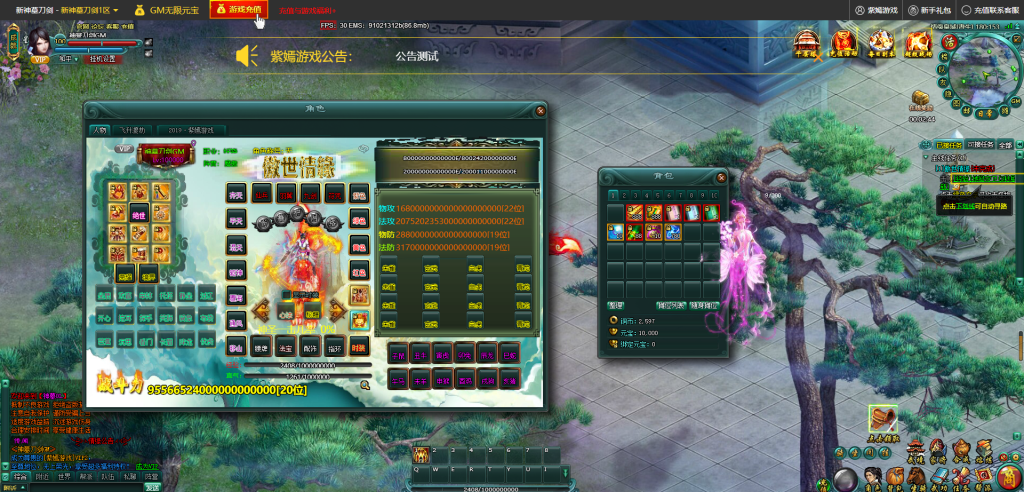1024x492 pixels.
Task: Click the red 游戏充值 recharge button
Action: coord(238,9)
